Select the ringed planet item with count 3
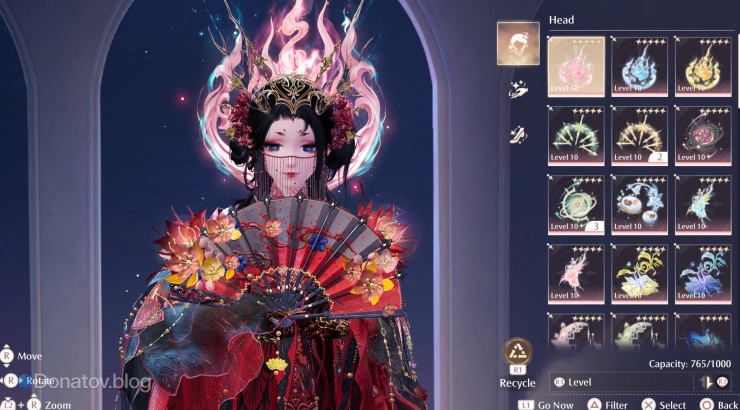 point(576,204)
